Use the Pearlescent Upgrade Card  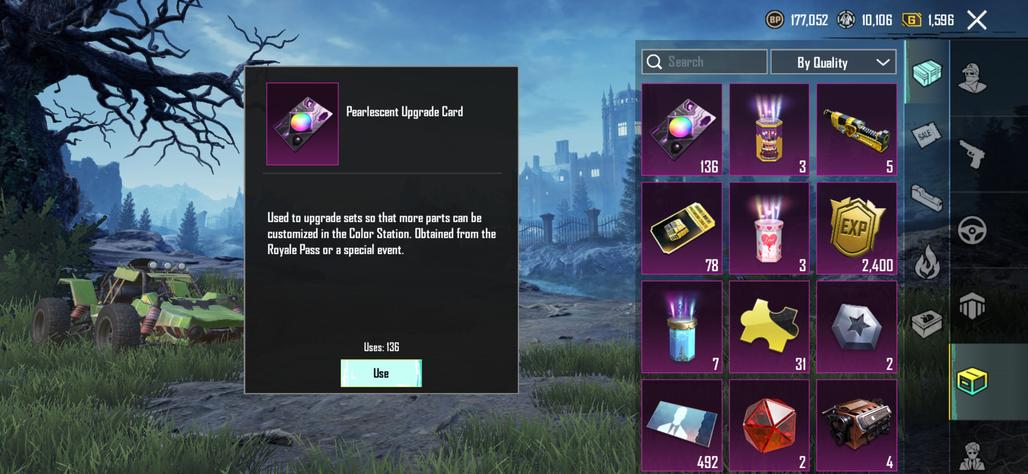381,373
